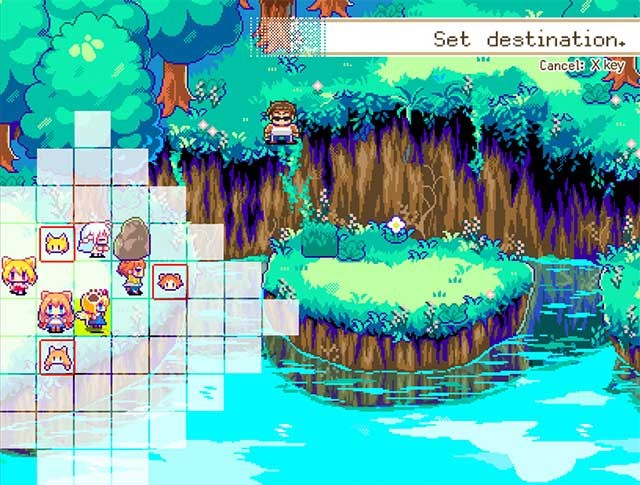This screenshot has height=485, width=640.
Task: Pick the orange cat face marker tile
Action: tap(56, 355)
